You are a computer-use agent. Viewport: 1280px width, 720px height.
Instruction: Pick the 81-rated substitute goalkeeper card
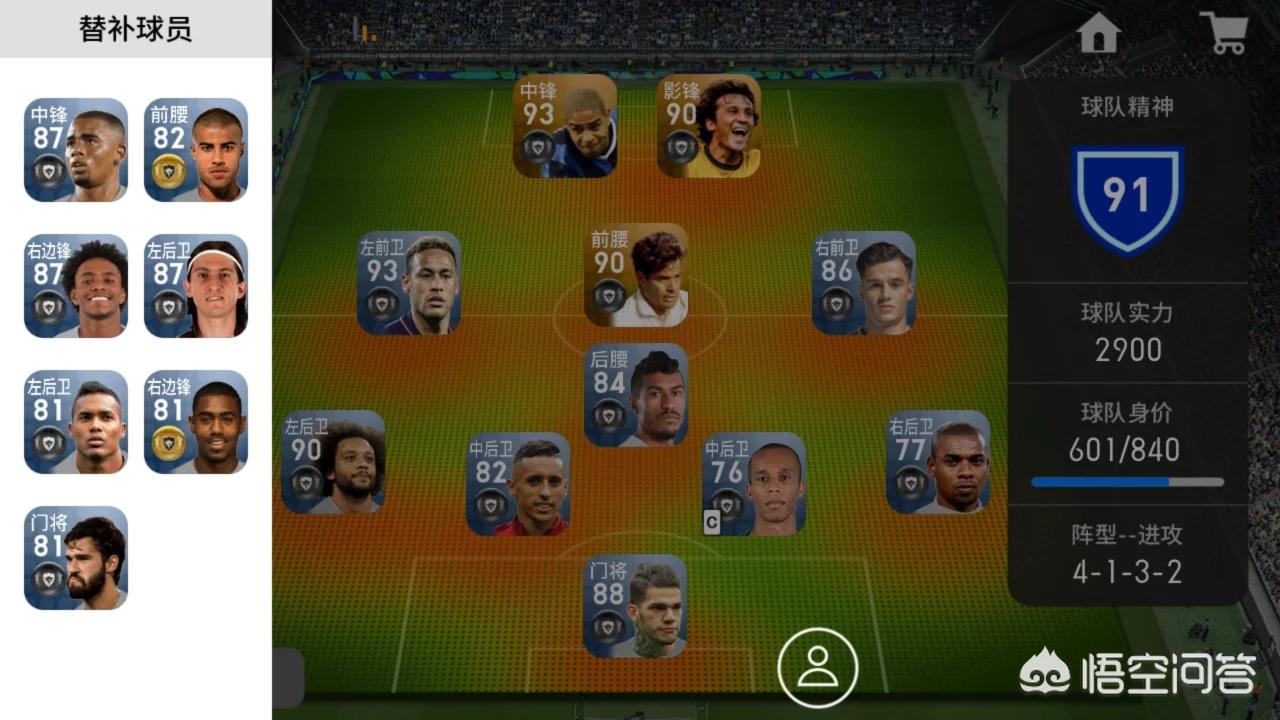[76, 558]
